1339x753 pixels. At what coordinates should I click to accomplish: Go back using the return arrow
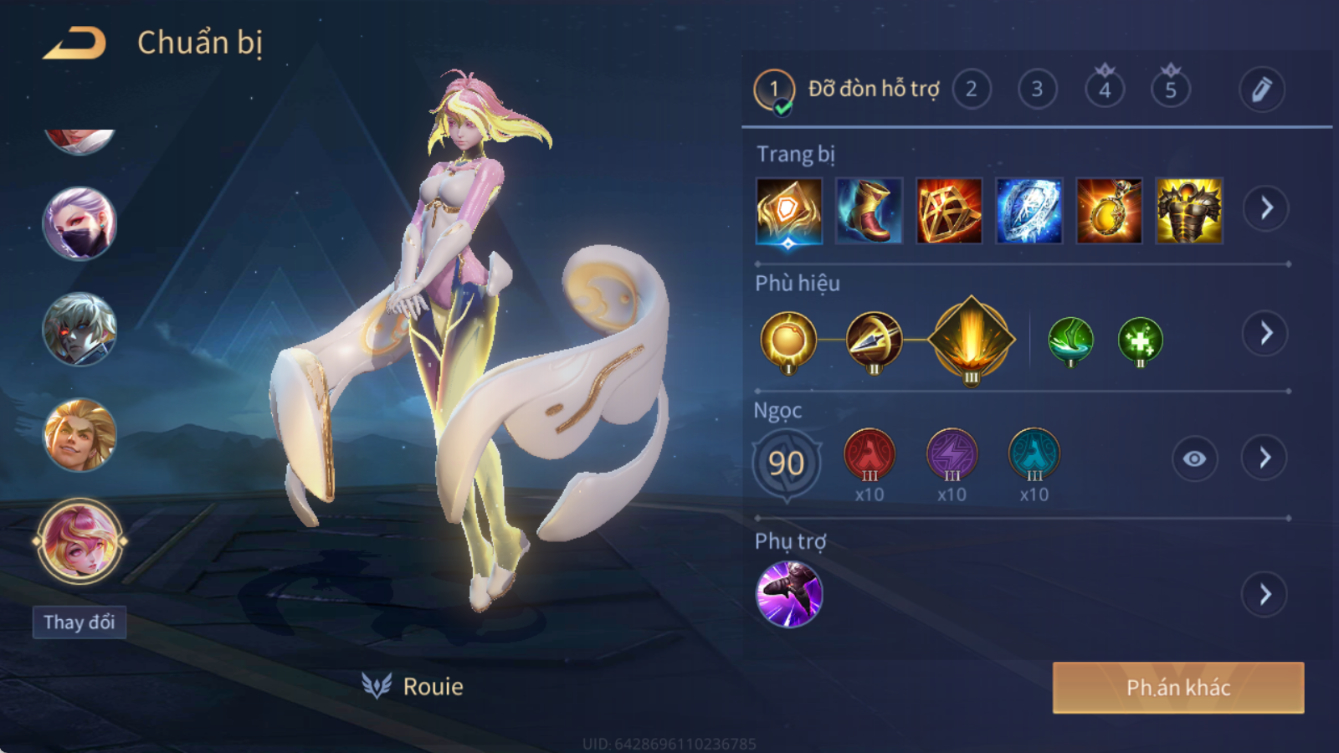[75, 44]
